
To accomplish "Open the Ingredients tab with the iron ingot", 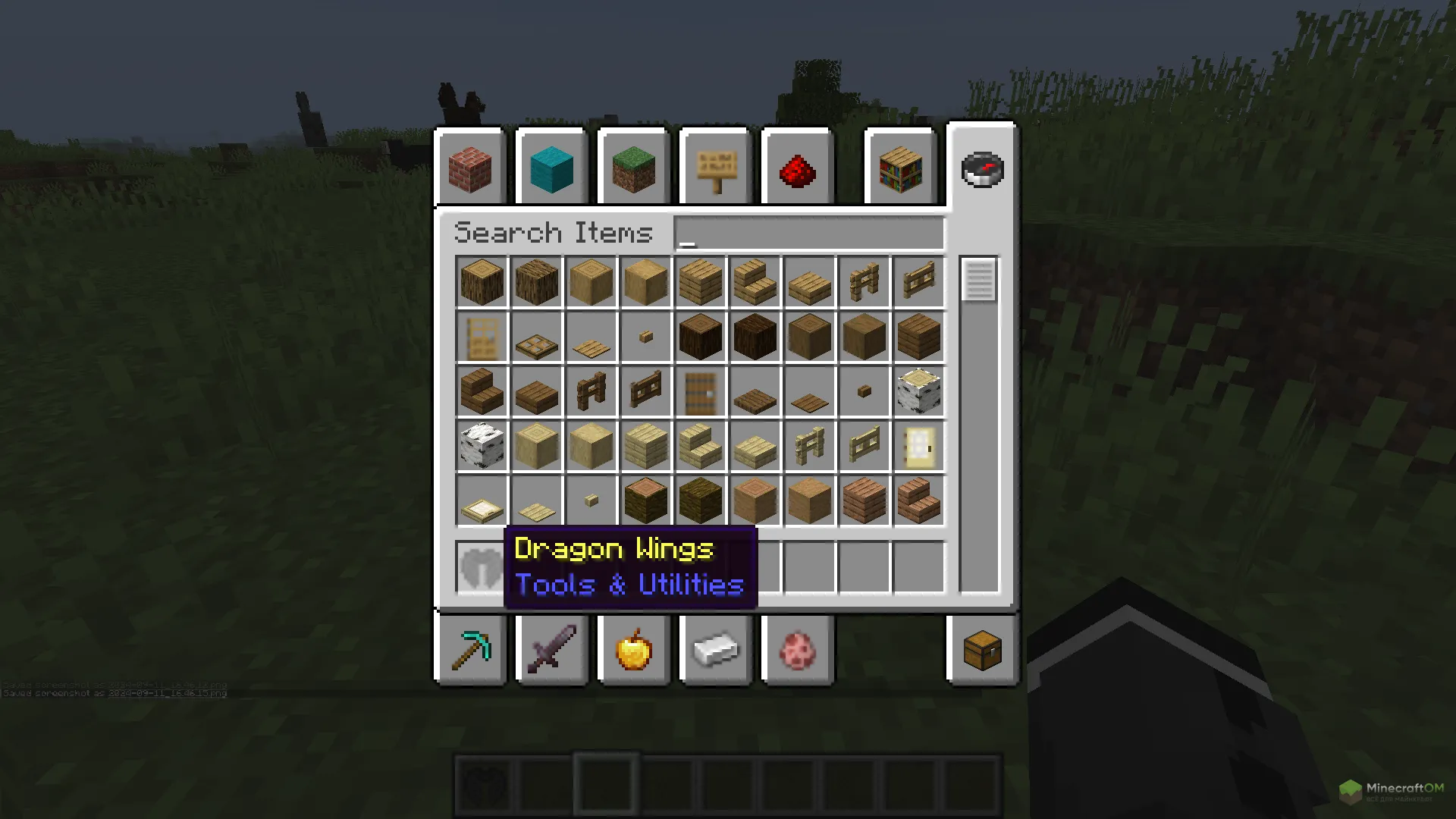I will point(716,651).
